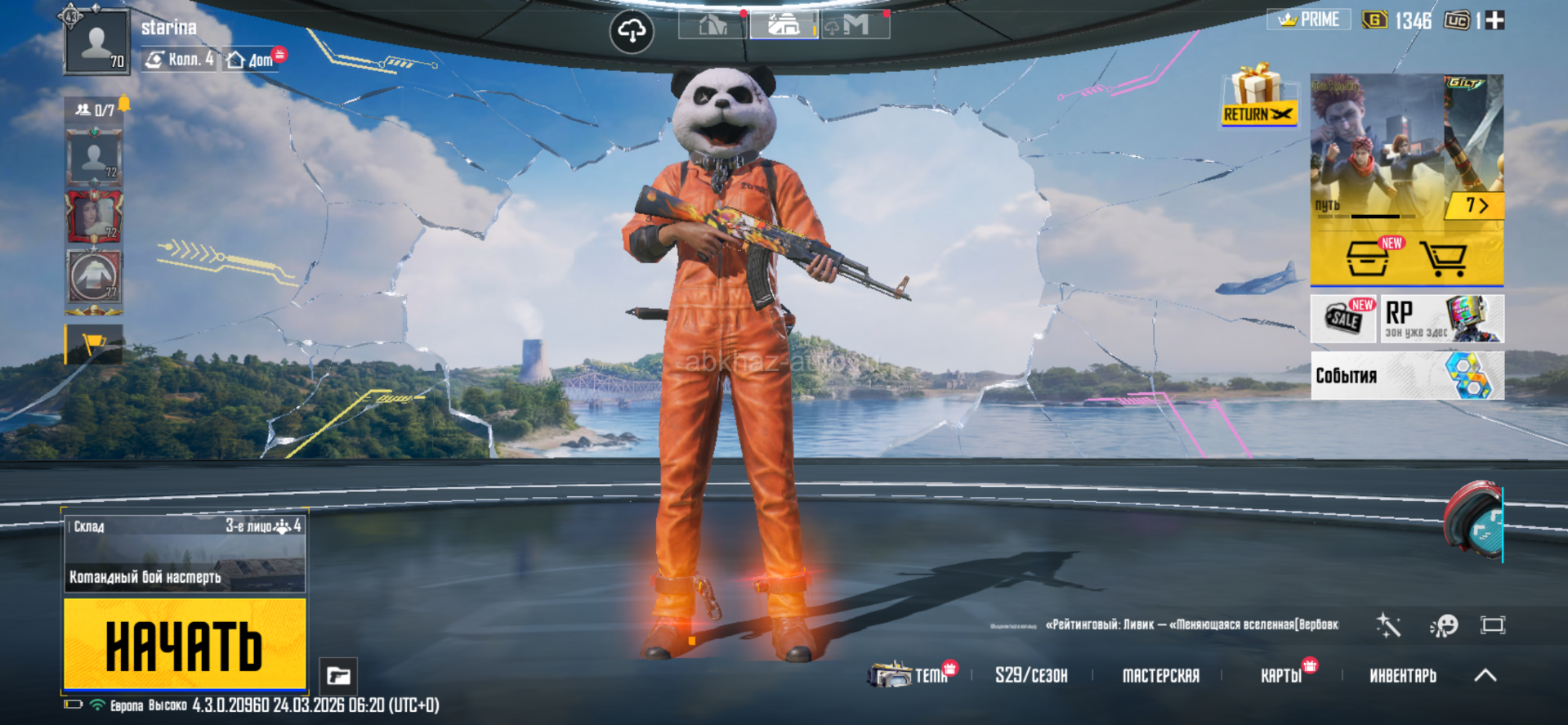Open the S29/СЕЗОН season menu
Viewport: 1568px width, 725px height.
click(x=1031, y=675)
